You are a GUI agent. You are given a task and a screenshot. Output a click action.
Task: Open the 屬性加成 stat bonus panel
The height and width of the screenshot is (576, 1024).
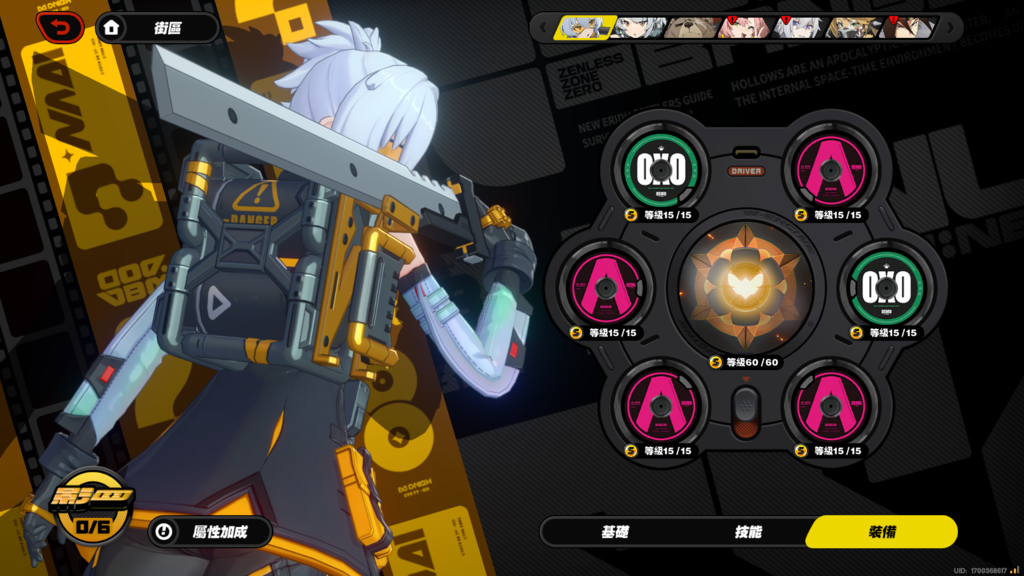coord(210,532)
